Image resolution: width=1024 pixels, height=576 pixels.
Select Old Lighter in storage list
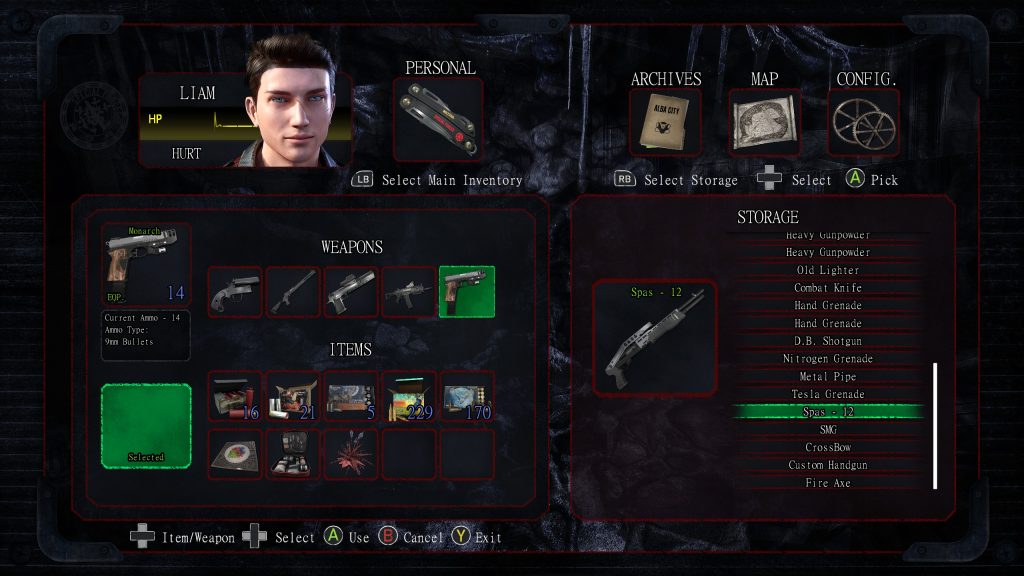pos(827,270)
